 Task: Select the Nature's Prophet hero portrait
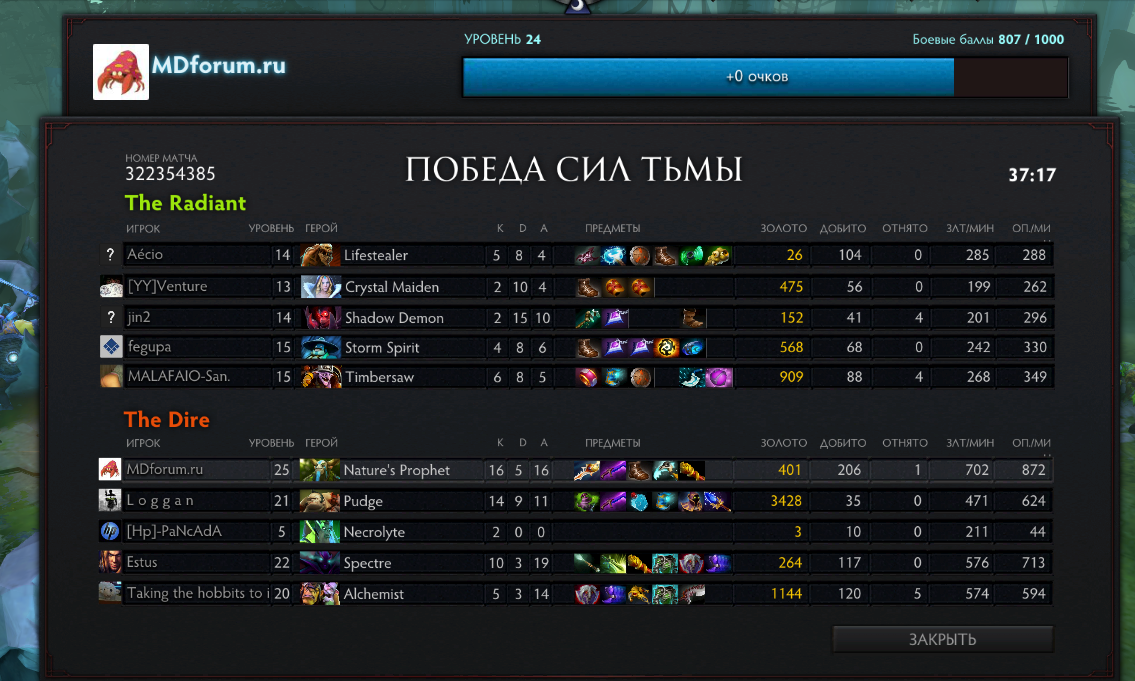[320, 470]
